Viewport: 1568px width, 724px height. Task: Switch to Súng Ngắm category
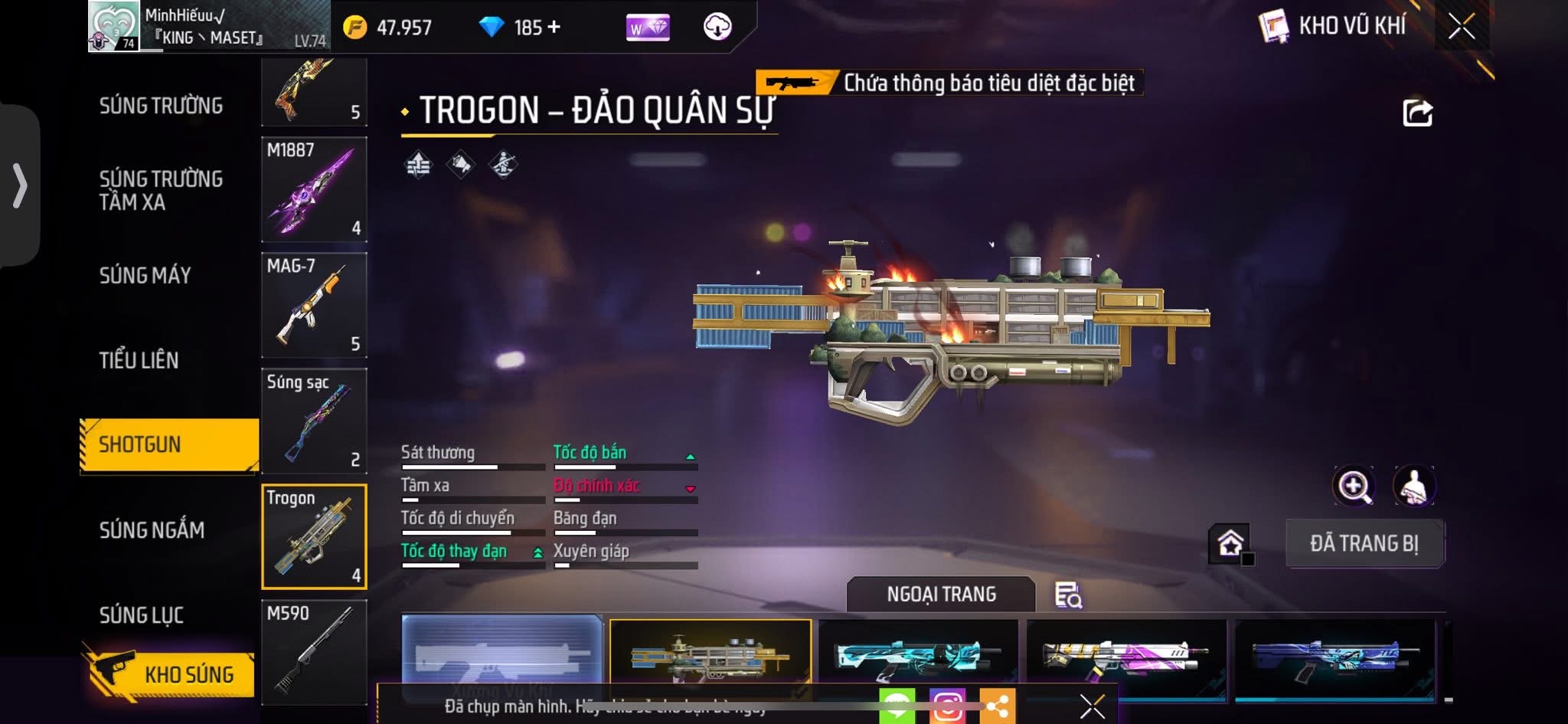pyautogui.click(x=152, y=529)
